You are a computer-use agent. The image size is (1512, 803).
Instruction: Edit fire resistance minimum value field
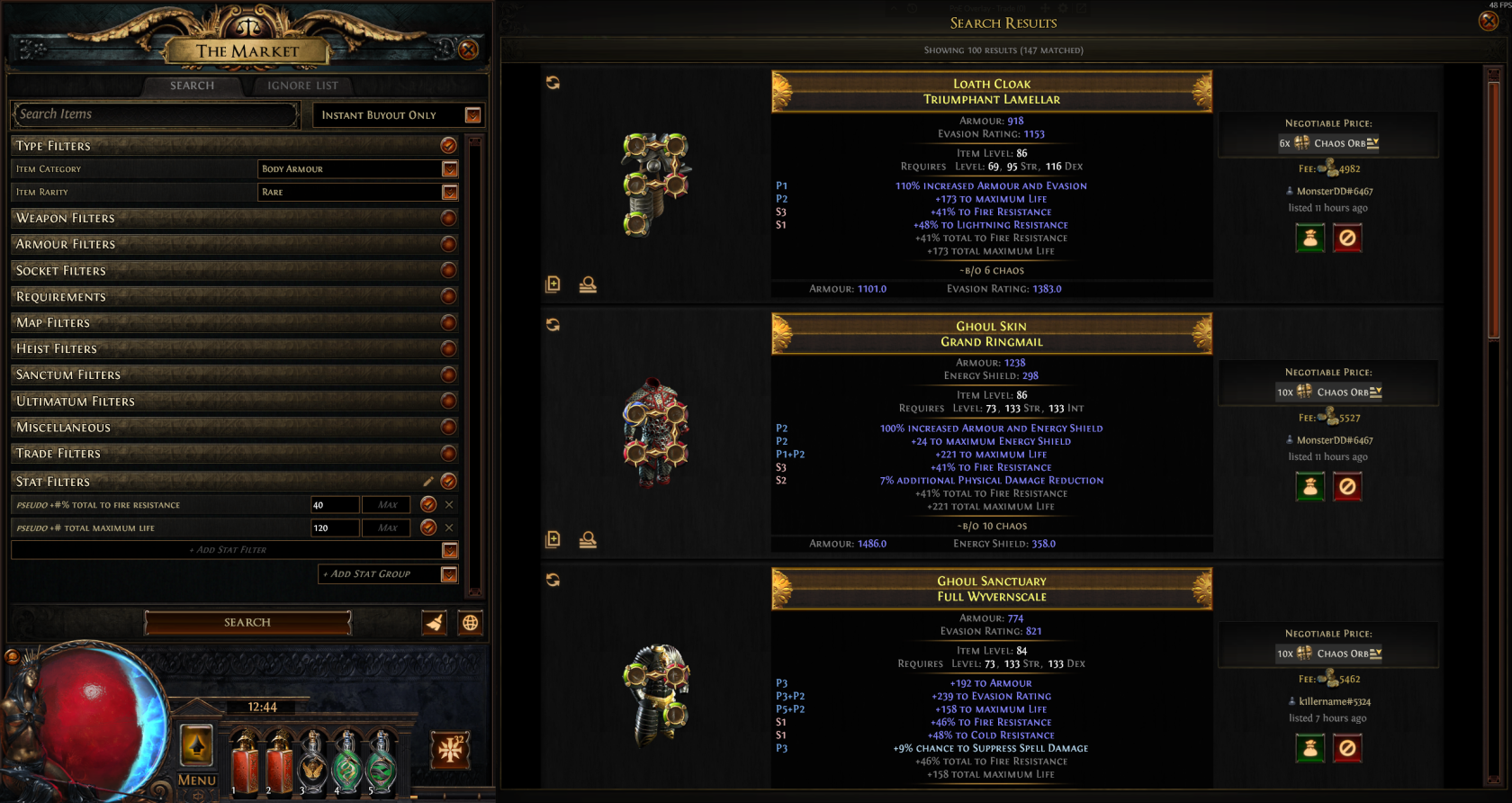click(334, 505)
